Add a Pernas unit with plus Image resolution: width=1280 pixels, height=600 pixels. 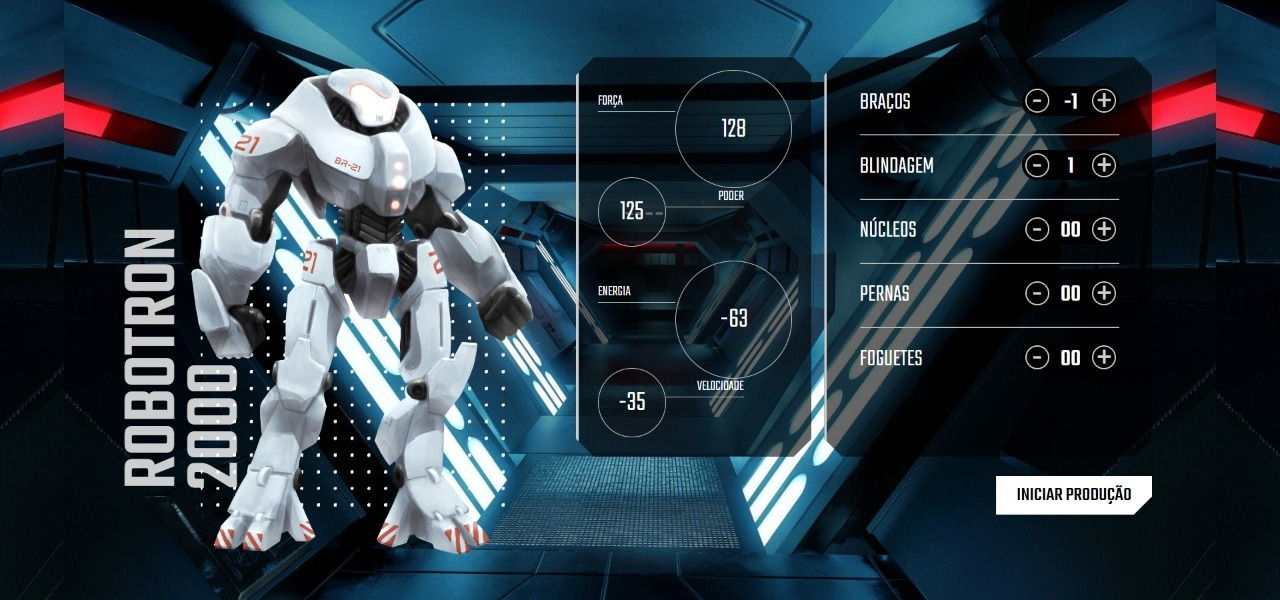(x=1103, y=293)
